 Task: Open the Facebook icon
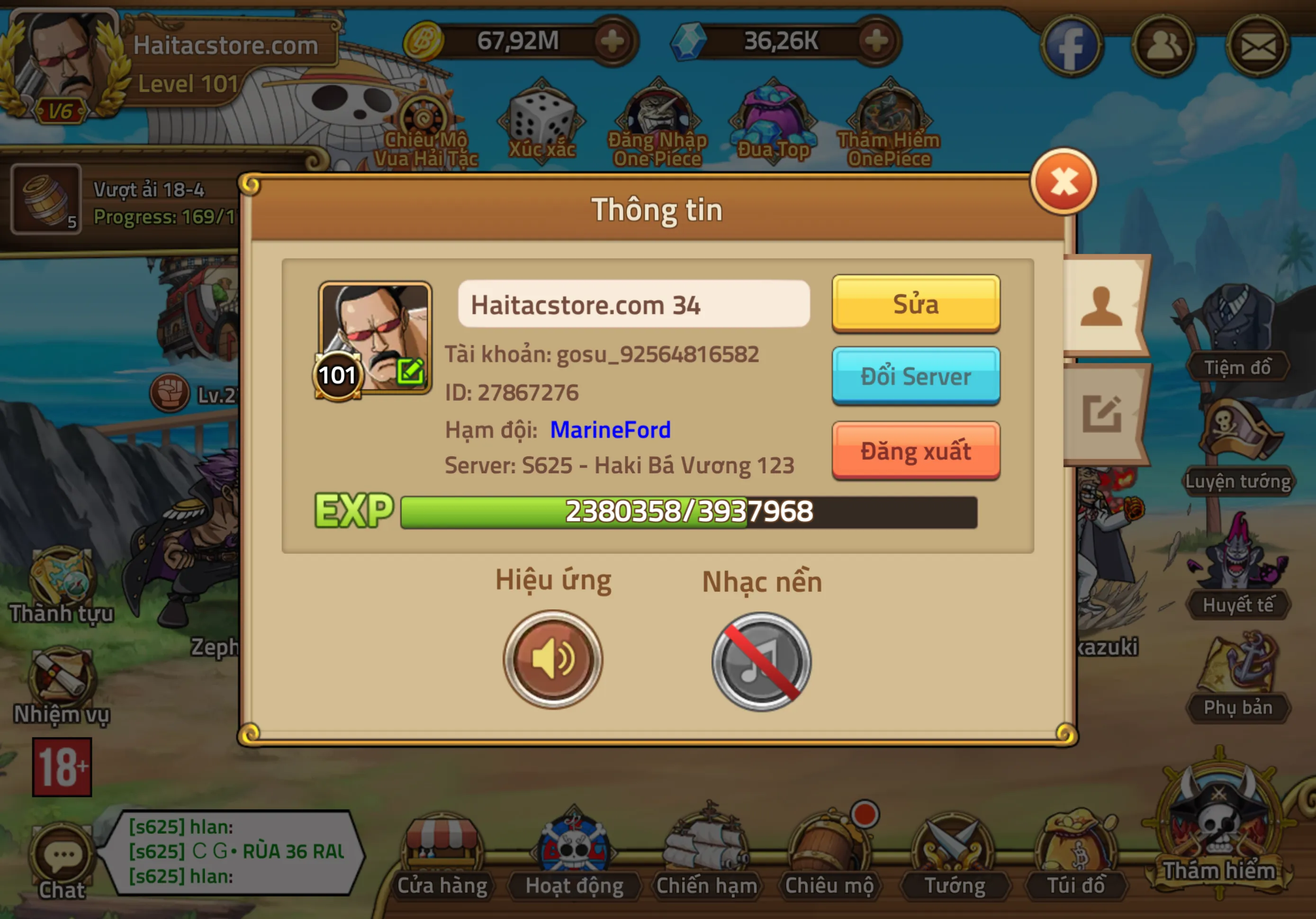point(1070,46)
